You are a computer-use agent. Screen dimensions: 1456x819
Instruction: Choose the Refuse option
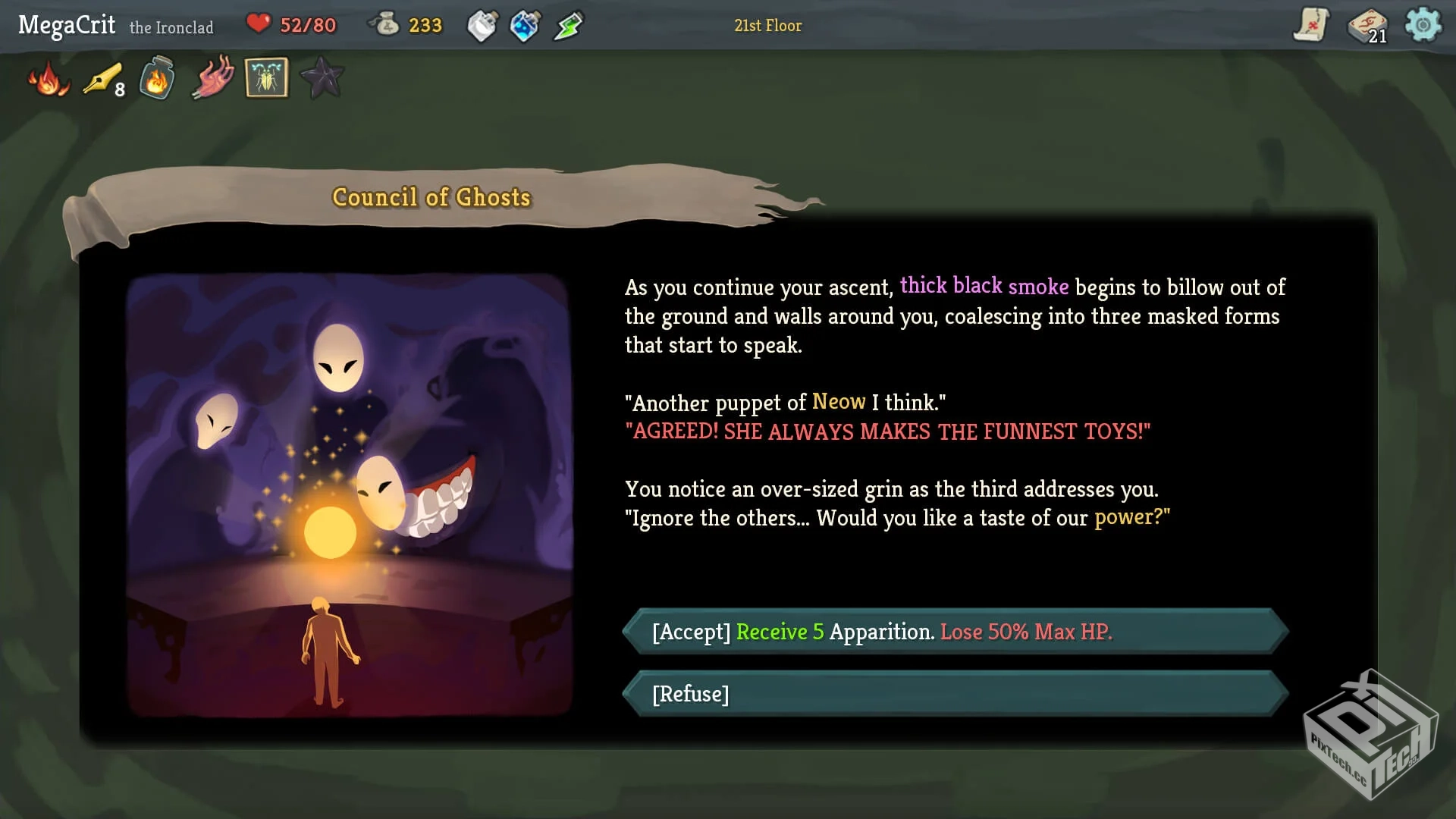(955, 694)
